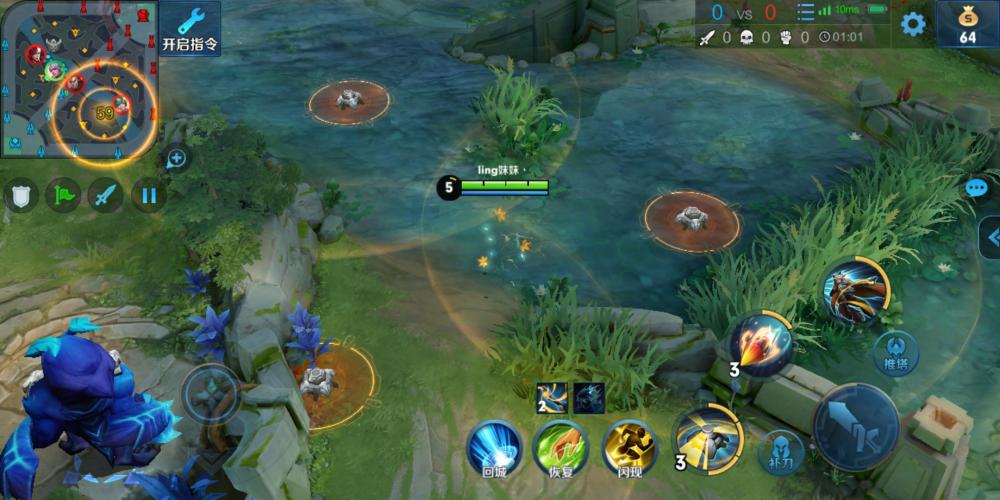
Task: Activate the caped hero ultimate skill
Action: 855,292
